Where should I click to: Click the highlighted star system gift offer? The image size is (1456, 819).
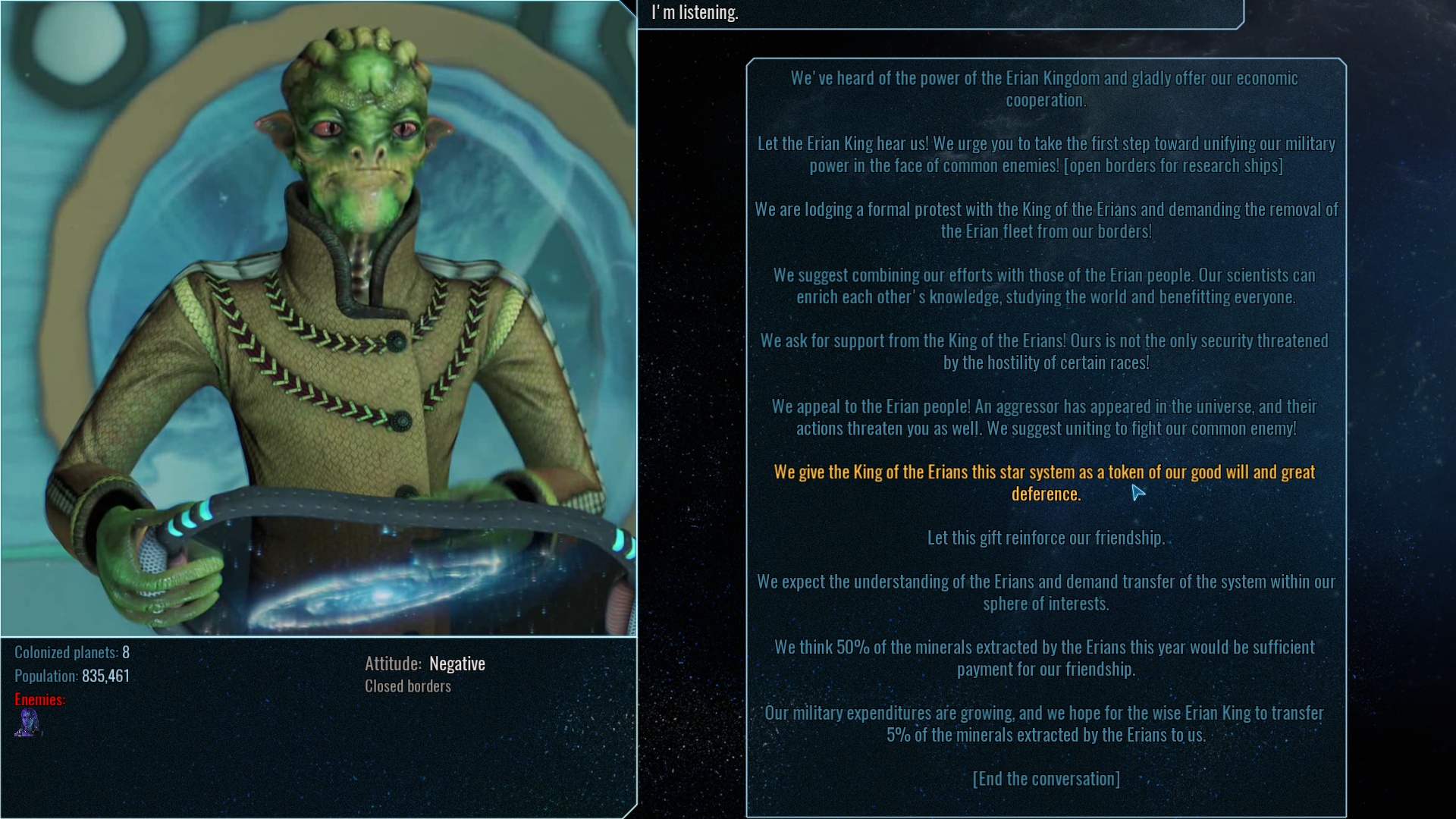click(1045, 482)
